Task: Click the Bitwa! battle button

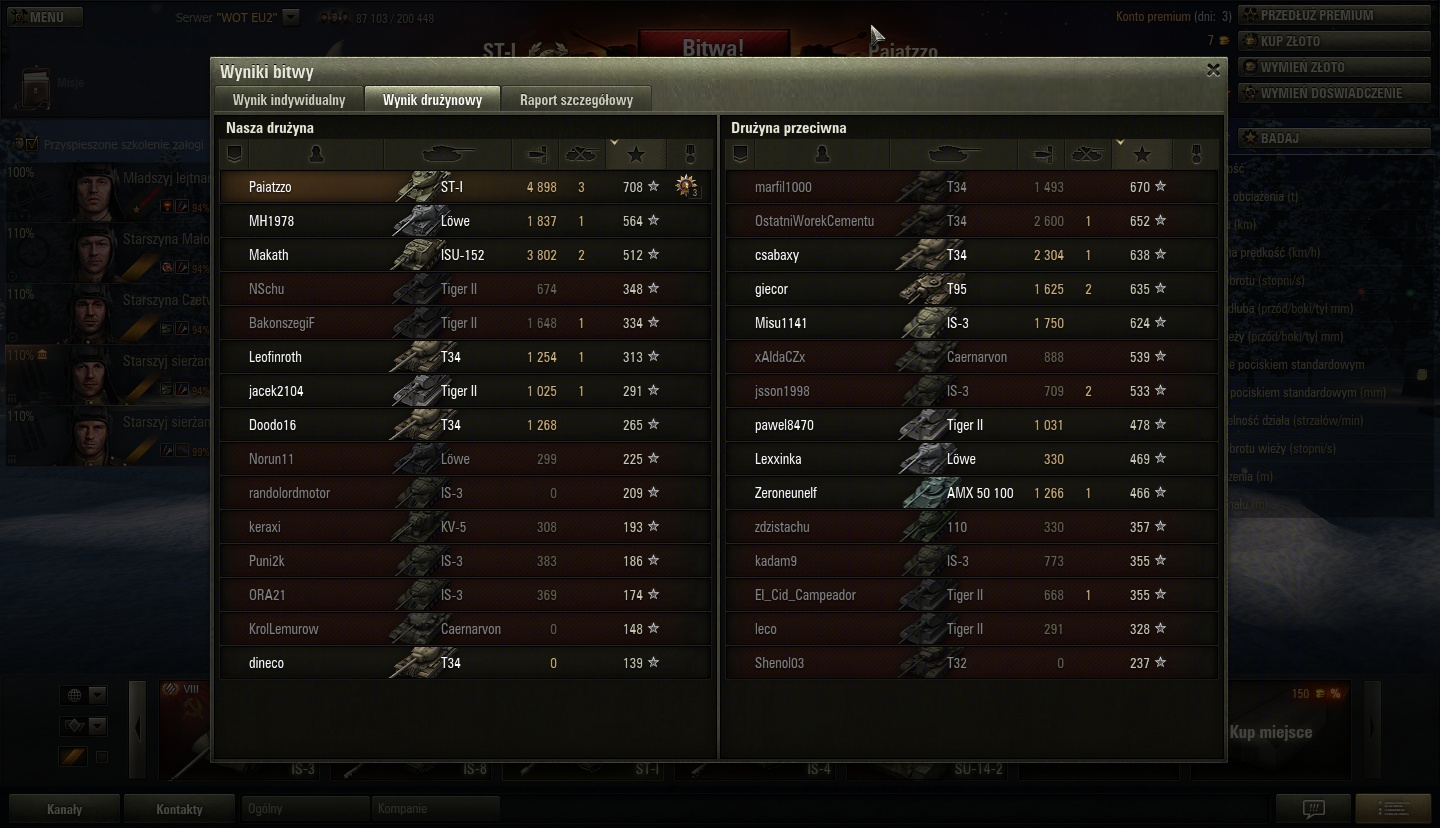Action: click(x=712, y=47)
